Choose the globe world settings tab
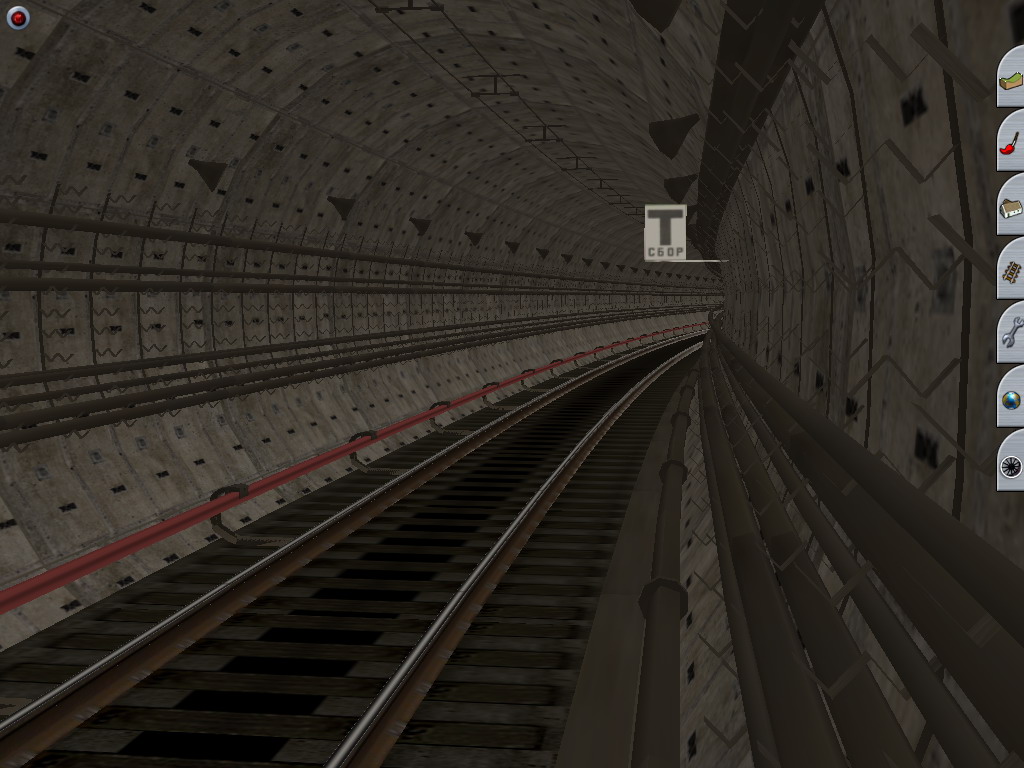The image size is (1024, 768). (x=1011, y=399)
